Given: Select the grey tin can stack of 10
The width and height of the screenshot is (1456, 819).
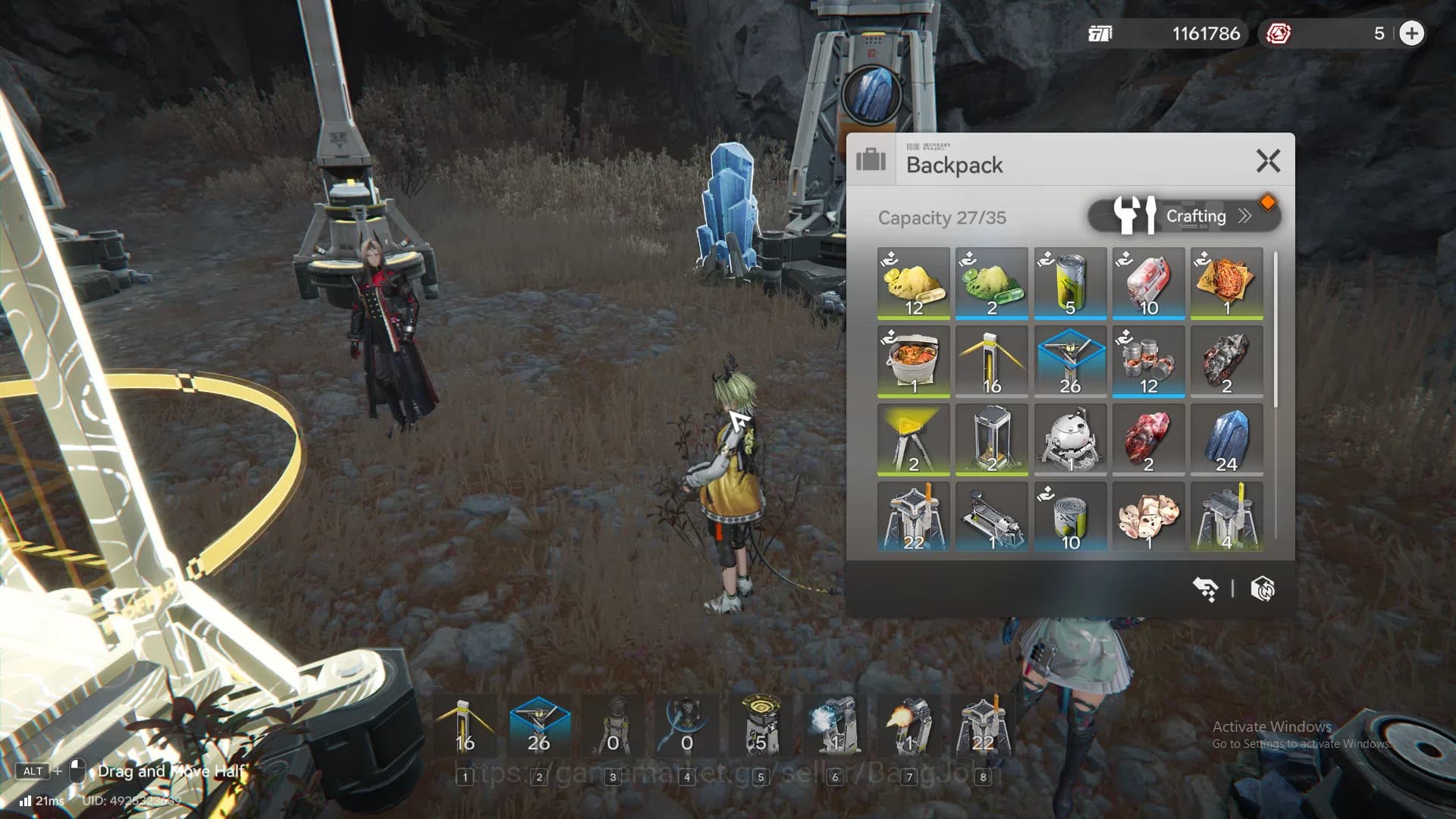Looking at the screenshot, I should tap(1070, 517).
